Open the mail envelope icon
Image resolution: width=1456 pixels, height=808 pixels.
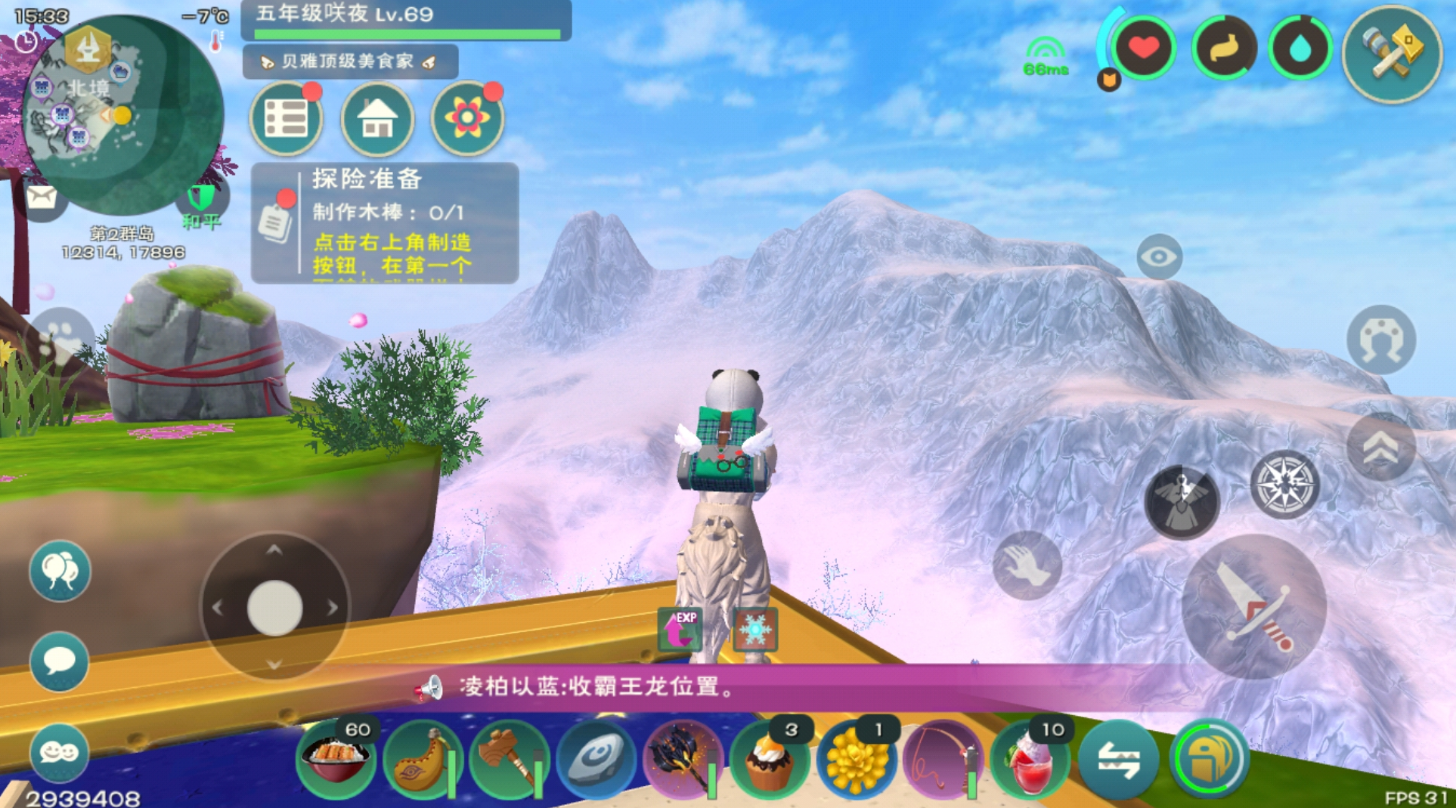click(x=41, y=197)
